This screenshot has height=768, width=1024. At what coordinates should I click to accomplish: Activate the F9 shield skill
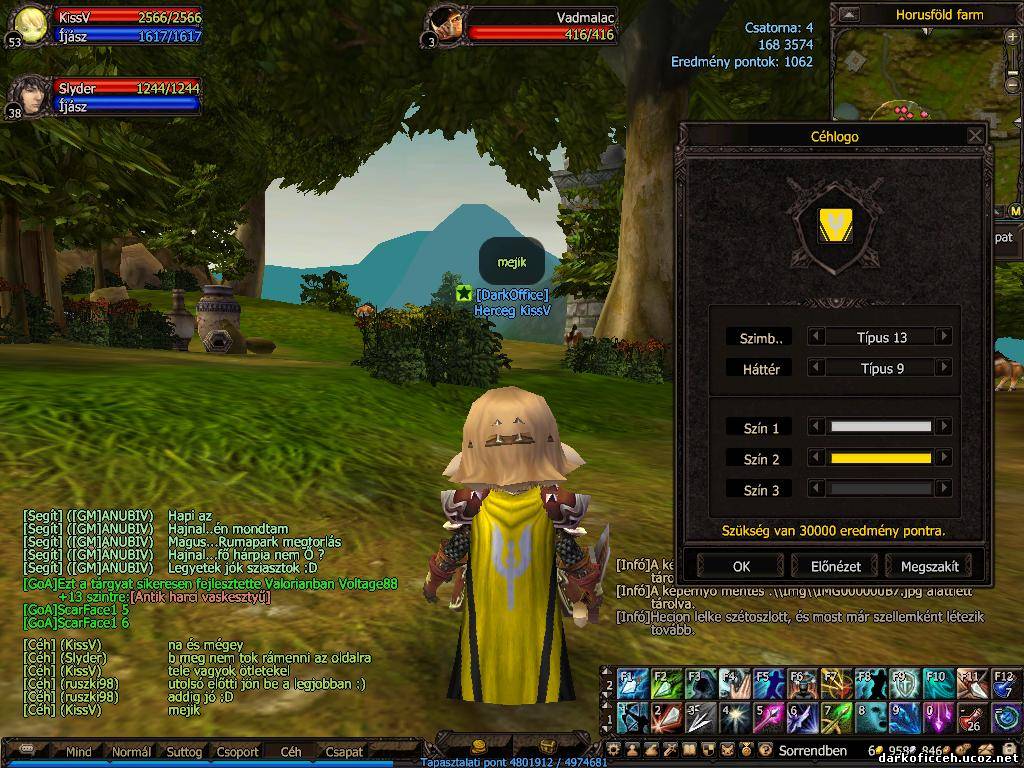[904, 684]
